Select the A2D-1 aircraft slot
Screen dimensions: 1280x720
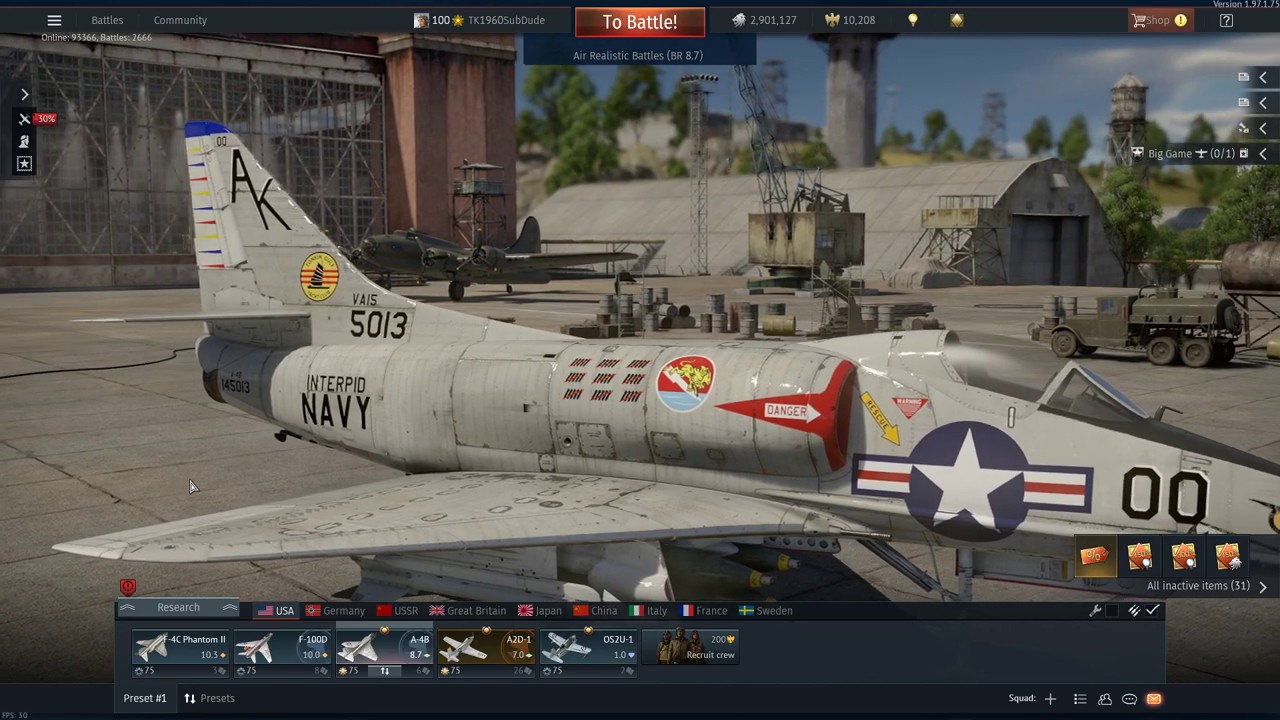coord(487,648)
